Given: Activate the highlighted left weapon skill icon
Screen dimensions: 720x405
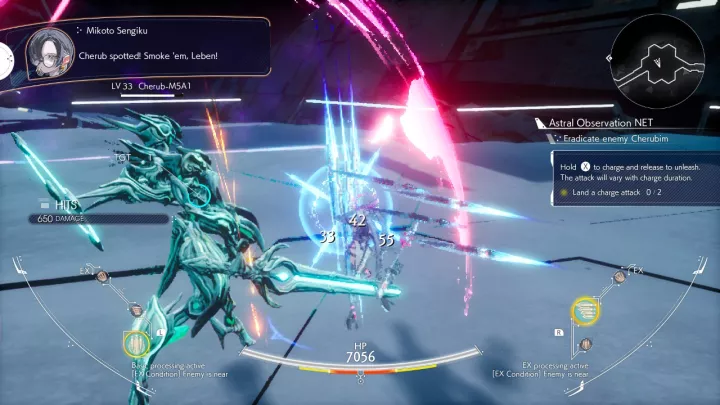Looking at the screenshot, I should pyautogui.click(x=135, y=344).
